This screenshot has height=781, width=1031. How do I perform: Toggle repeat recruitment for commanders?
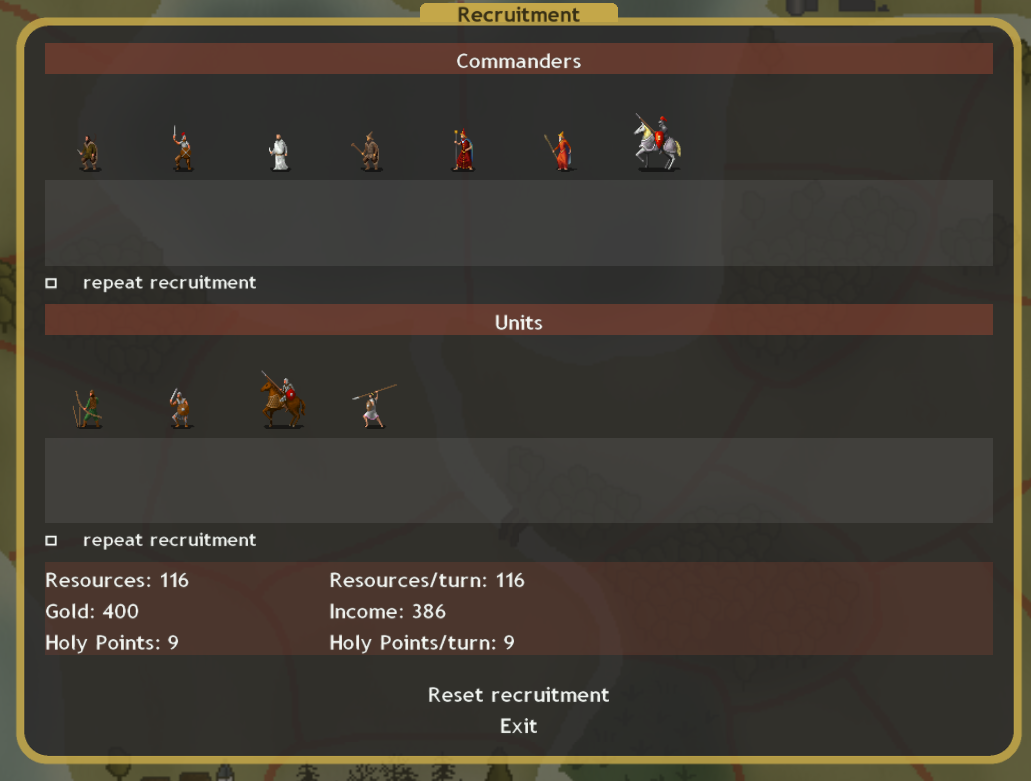pyautogui.click(x=51, y=284)
